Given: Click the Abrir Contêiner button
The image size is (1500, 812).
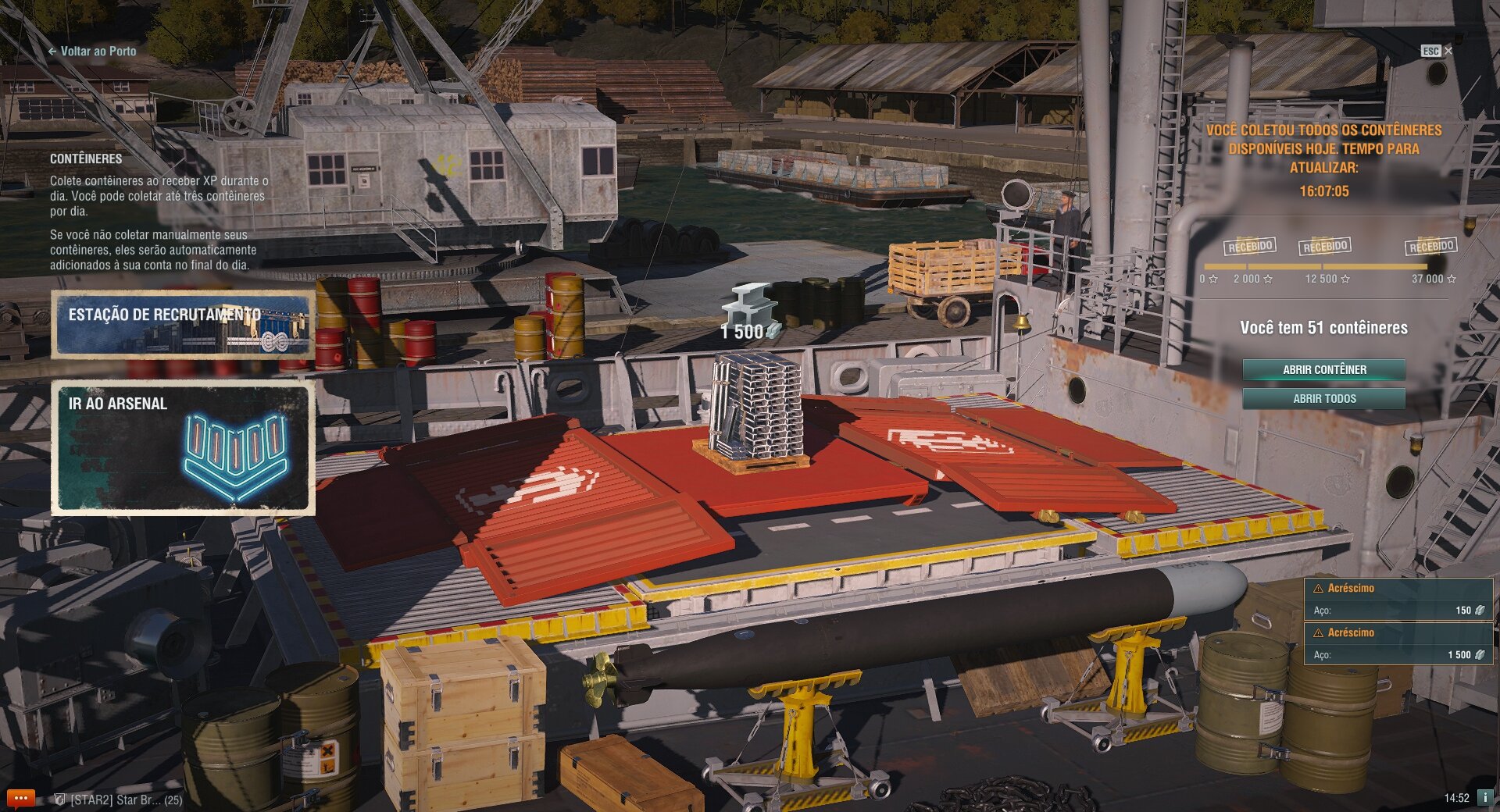Looking at the screenshot, I should [x=1324, y=369].
